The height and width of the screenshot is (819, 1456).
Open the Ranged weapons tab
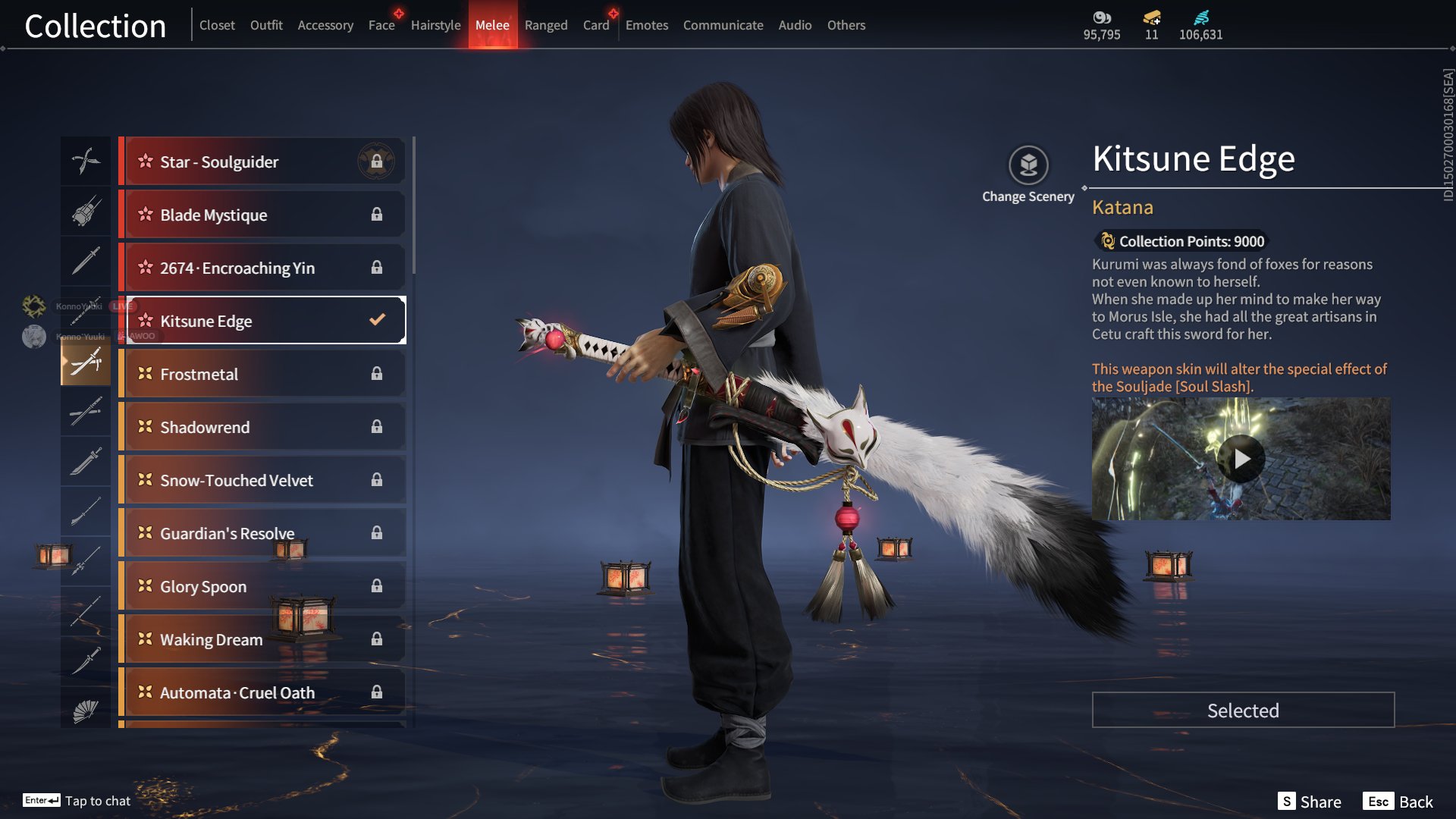546,25
